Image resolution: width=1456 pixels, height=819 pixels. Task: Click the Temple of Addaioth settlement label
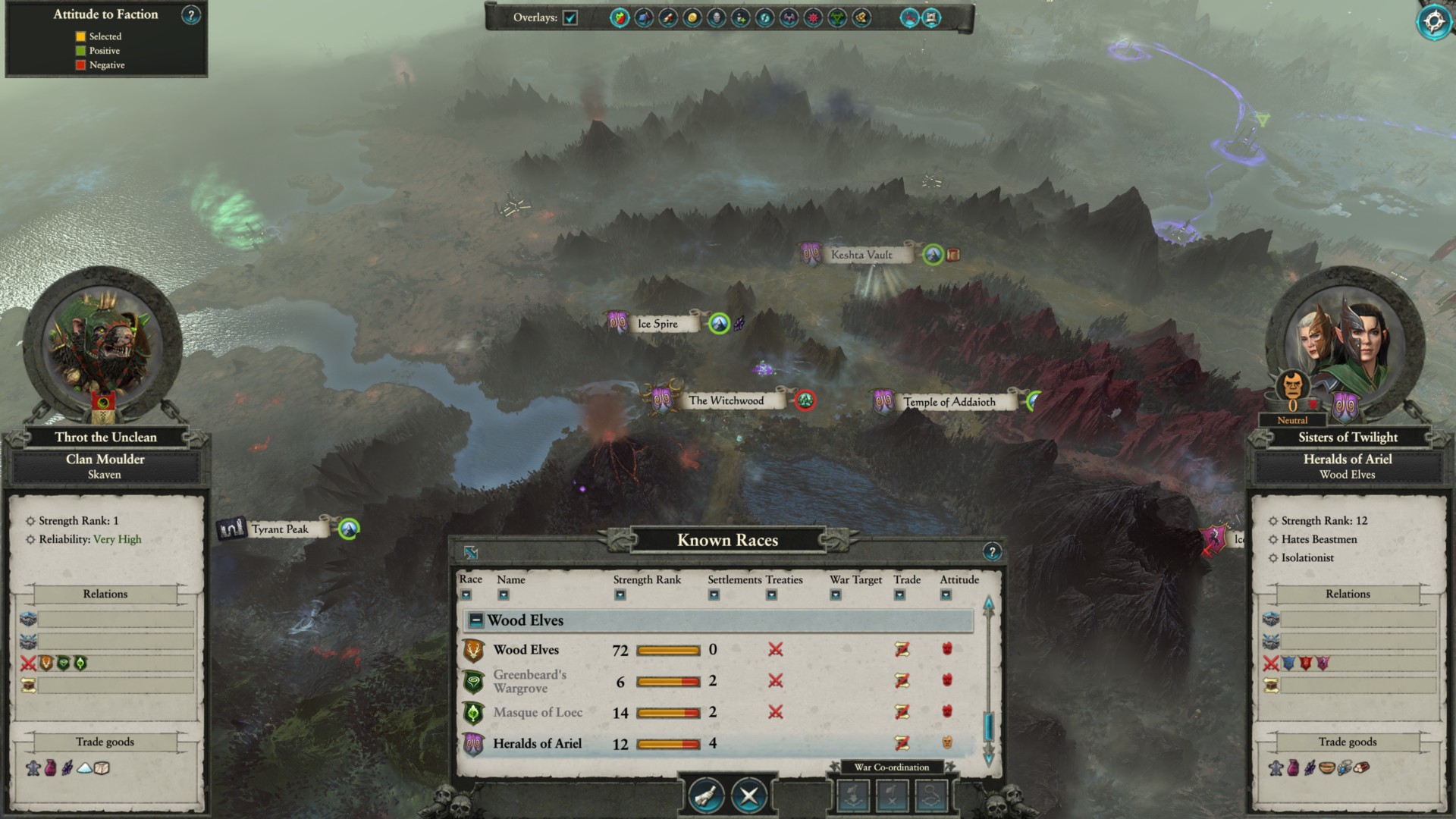(x=949, y=402)
